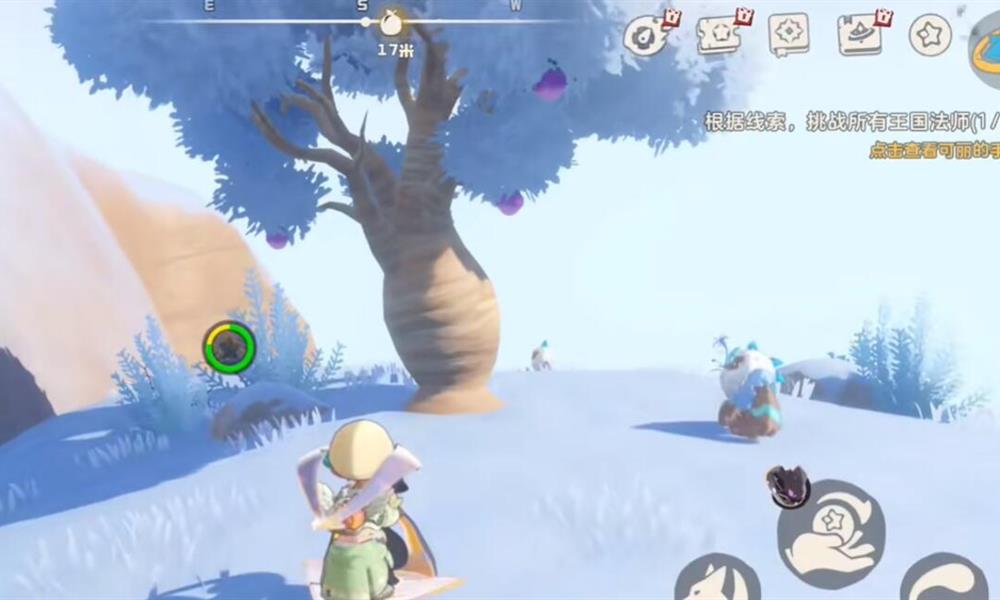The width and height of the screenshot is (1000, 600).
Task: Tap the round star button
Action: click(x=929, y=35)
